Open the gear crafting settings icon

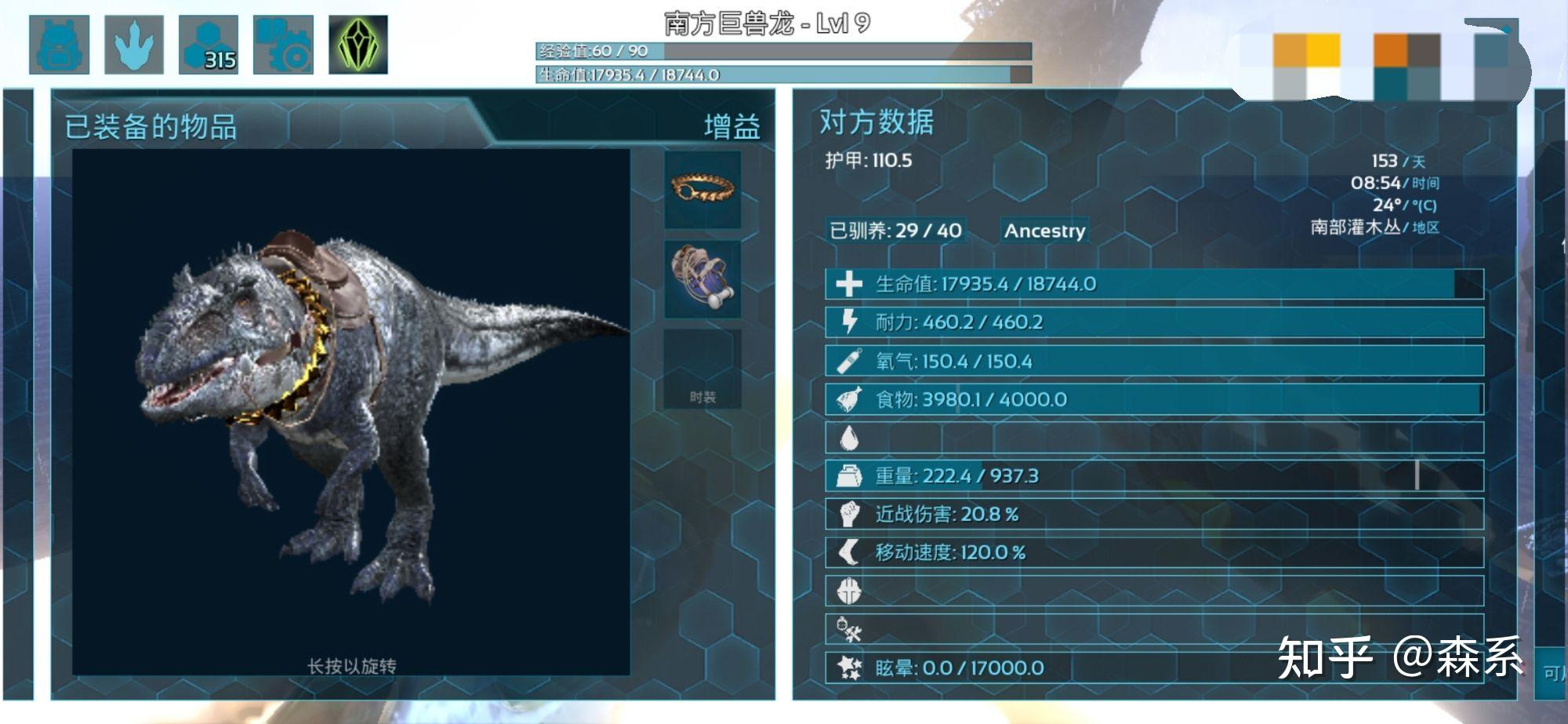coord(283,45)
